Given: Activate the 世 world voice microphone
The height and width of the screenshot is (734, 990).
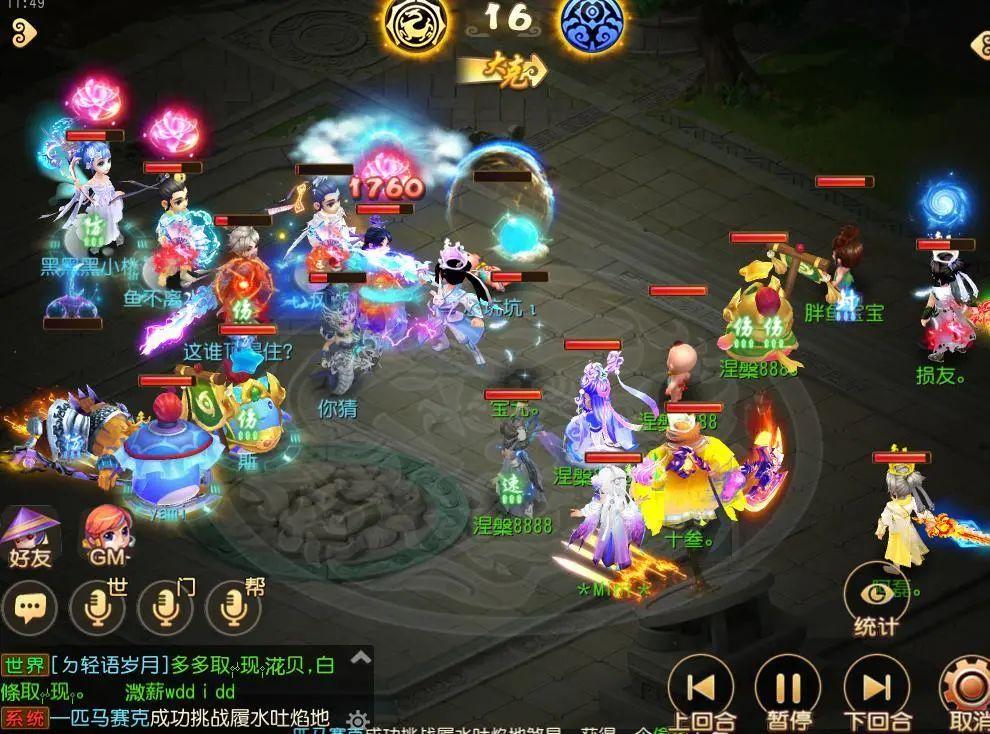Looking at the screenshot, I should pos(97,605).
